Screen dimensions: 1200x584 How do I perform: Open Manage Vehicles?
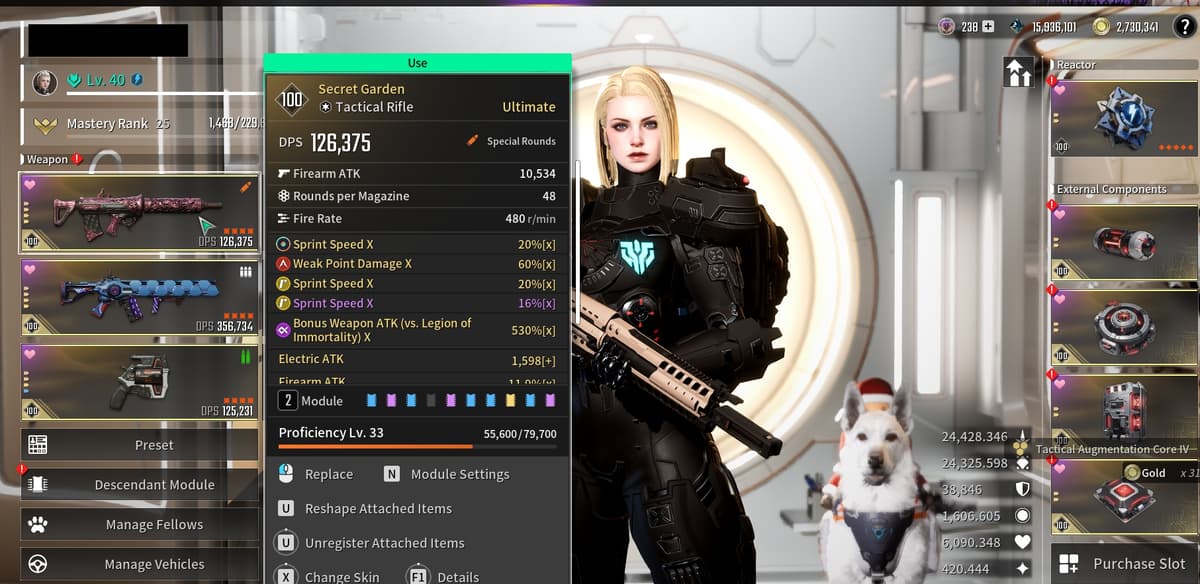[x=140, y=564]
